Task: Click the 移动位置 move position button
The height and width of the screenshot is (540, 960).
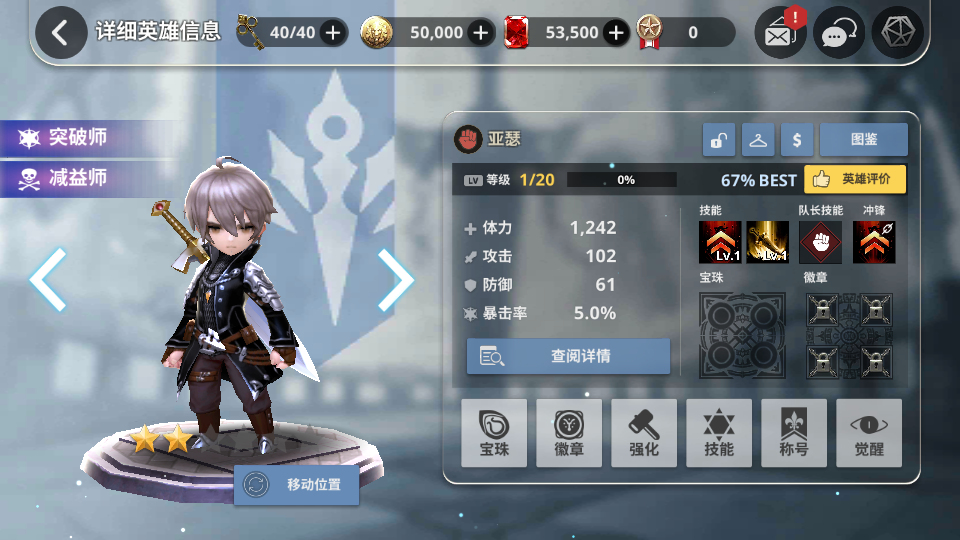Action: point(297,486)
